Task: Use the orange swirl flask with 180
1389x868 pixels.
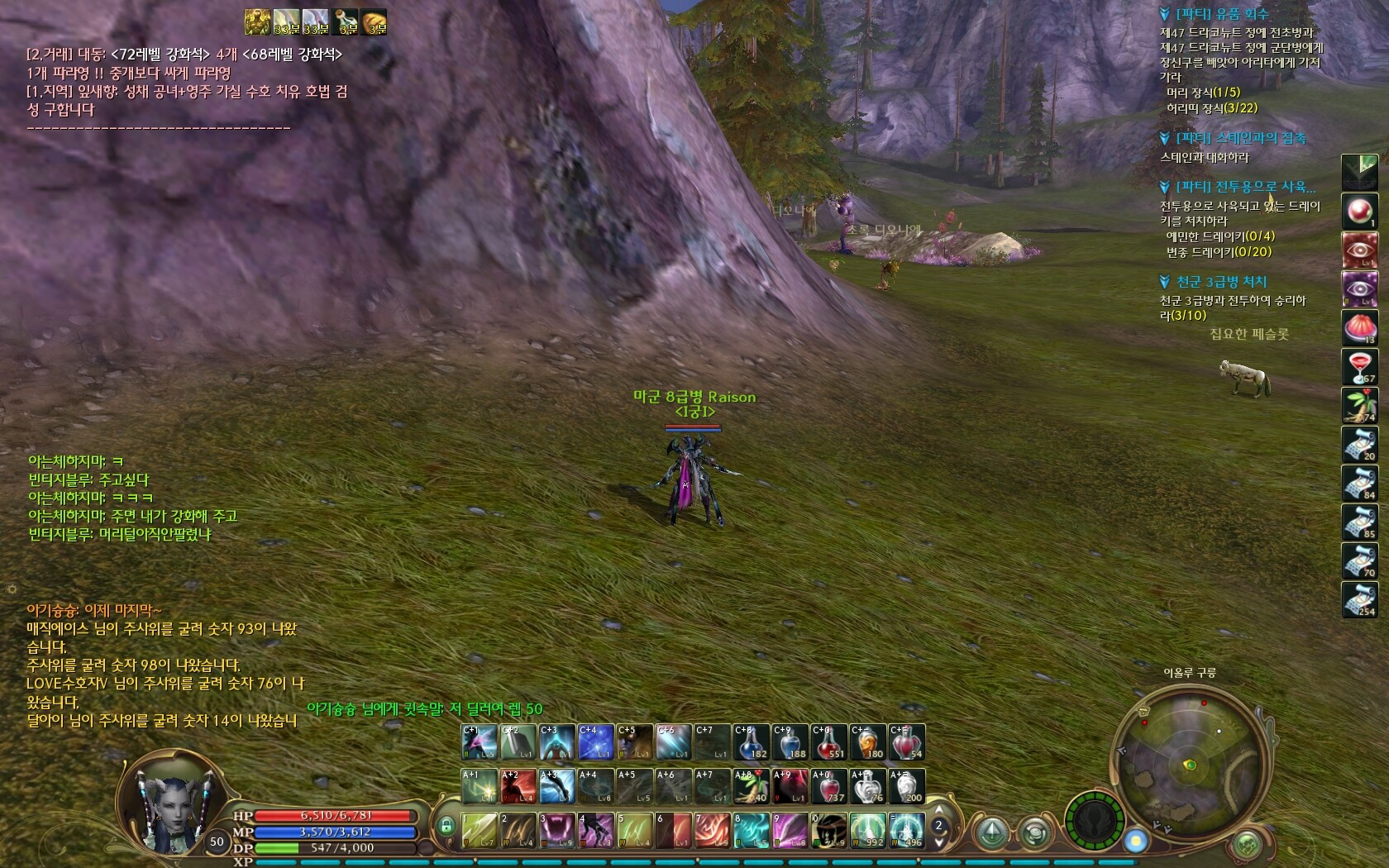Action: 867,742
